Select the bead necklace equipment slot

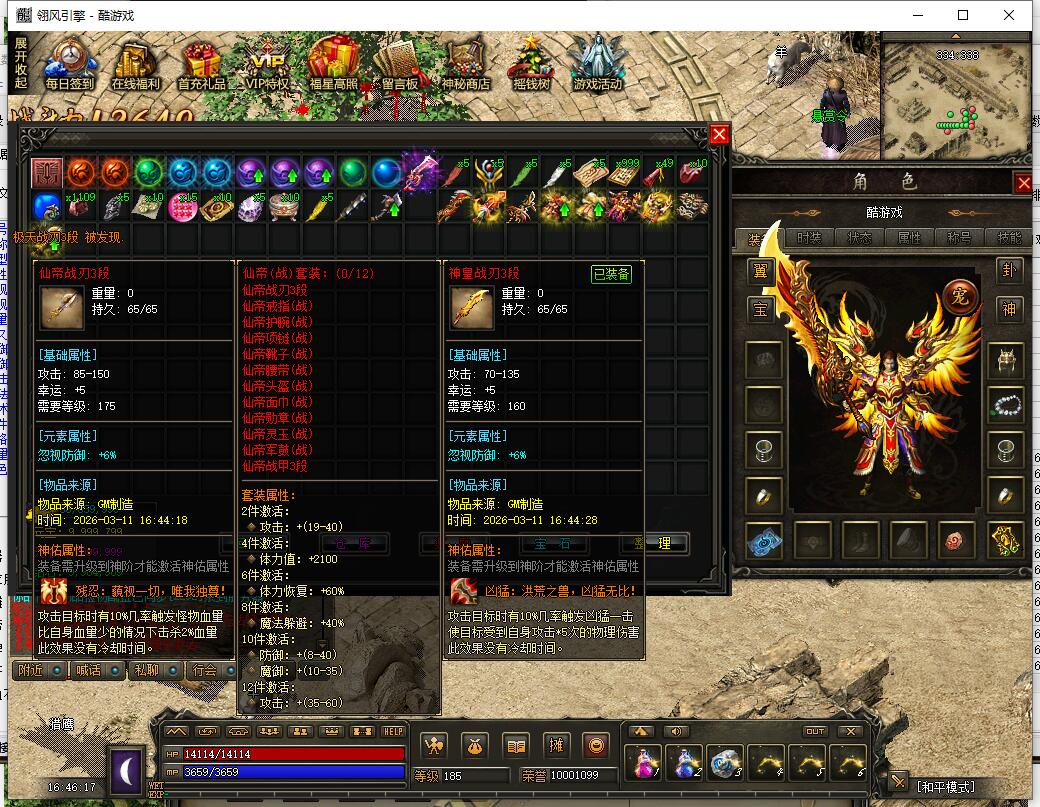(1005, 405)
